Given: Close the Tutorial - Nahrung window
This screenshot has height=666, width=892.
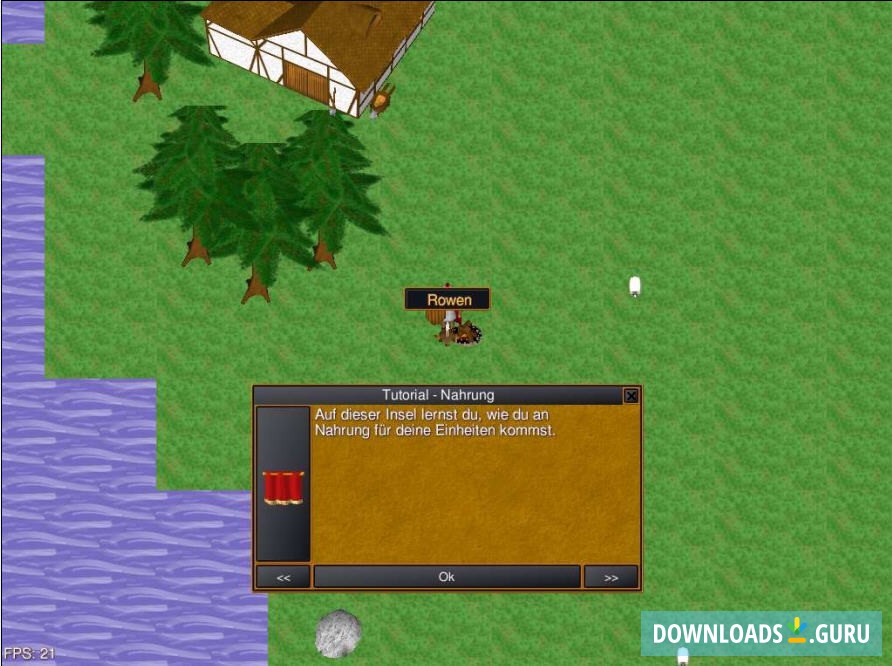Looking at the screenshot, I should click(631, 396).
